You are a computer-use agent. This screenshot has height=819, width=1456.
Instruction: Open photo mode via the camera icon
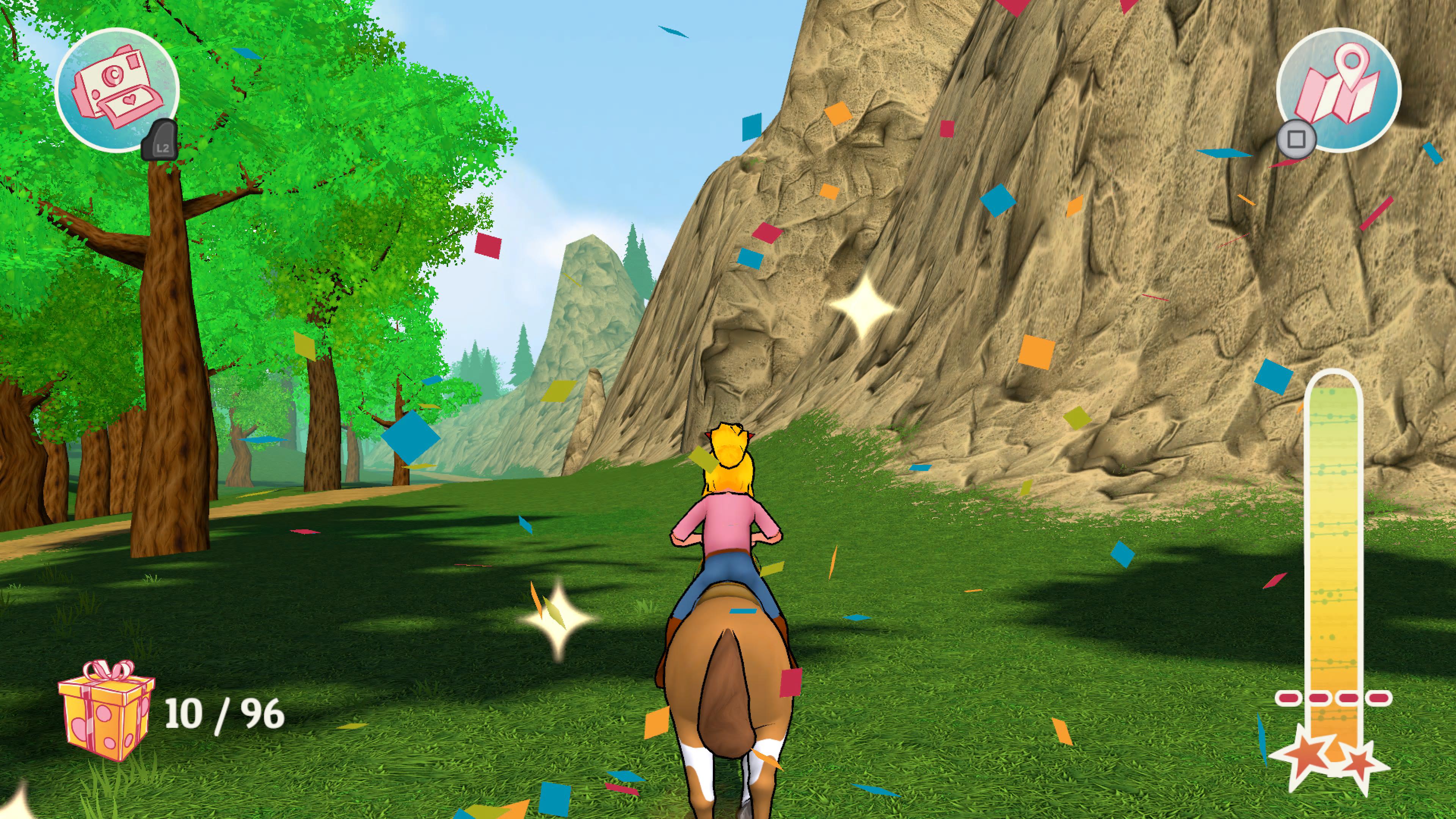116,91
